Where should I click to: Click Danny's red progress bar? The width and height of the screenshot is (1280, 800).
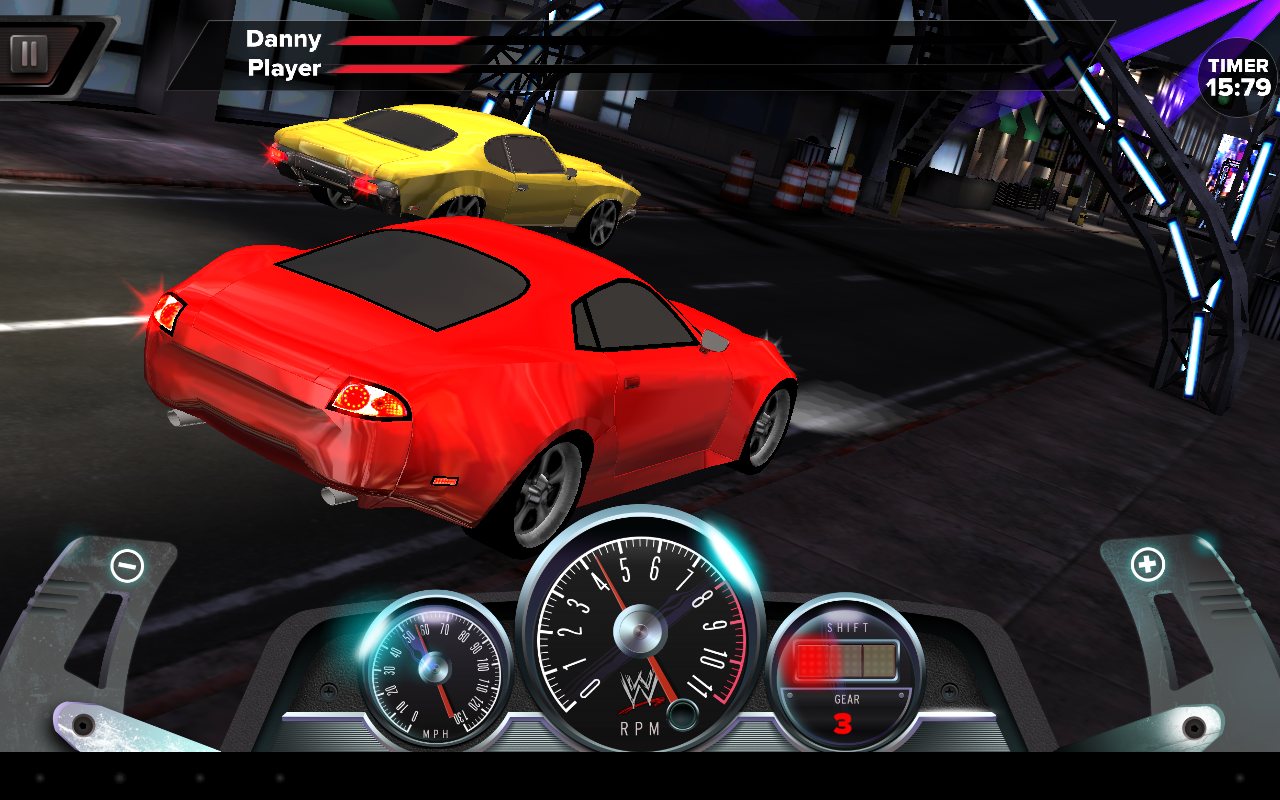(400, 40)
